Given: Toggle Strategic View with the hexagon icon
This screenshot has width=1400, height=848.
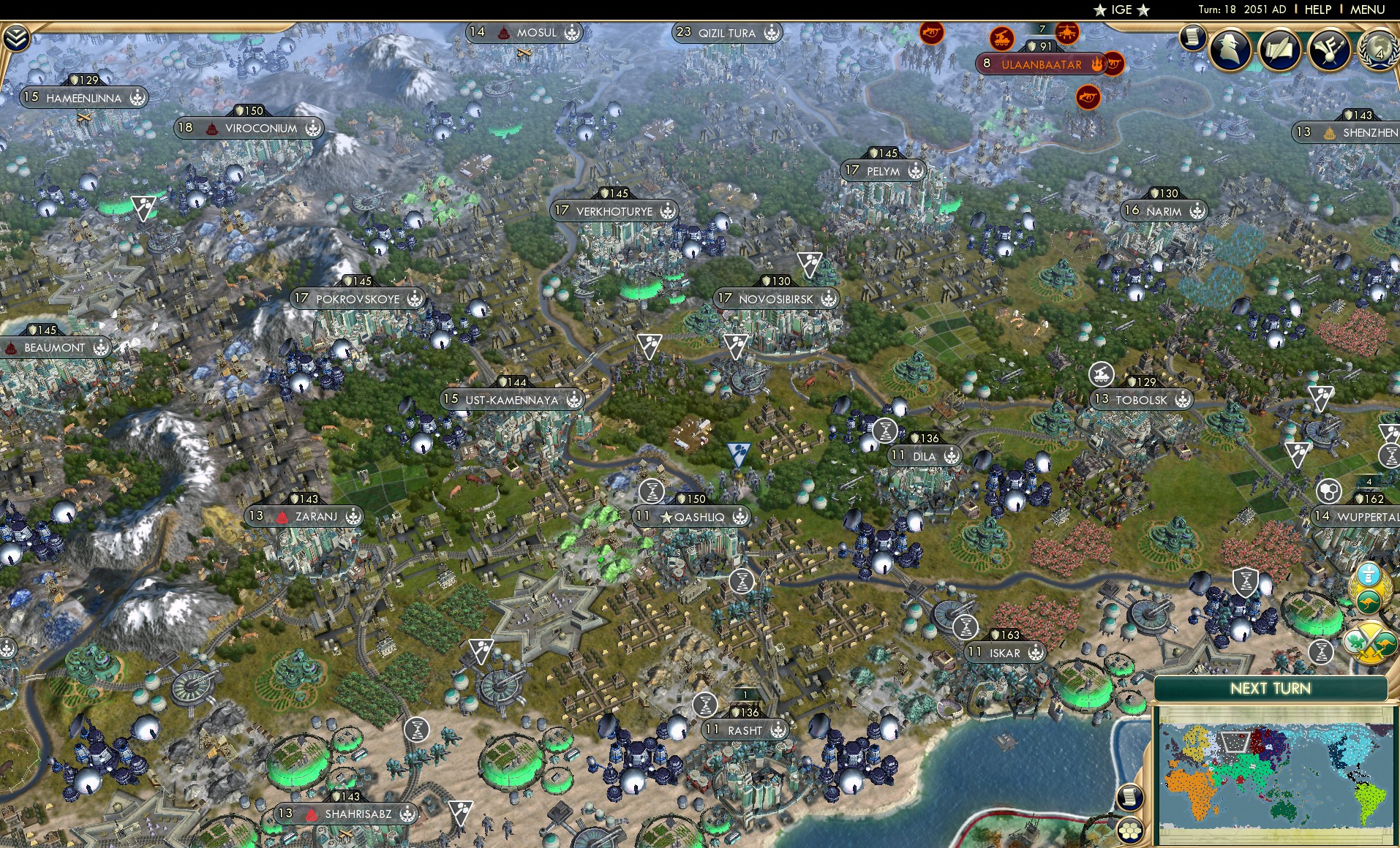Looking at the screenshot, I should (x=1129, y=830).
